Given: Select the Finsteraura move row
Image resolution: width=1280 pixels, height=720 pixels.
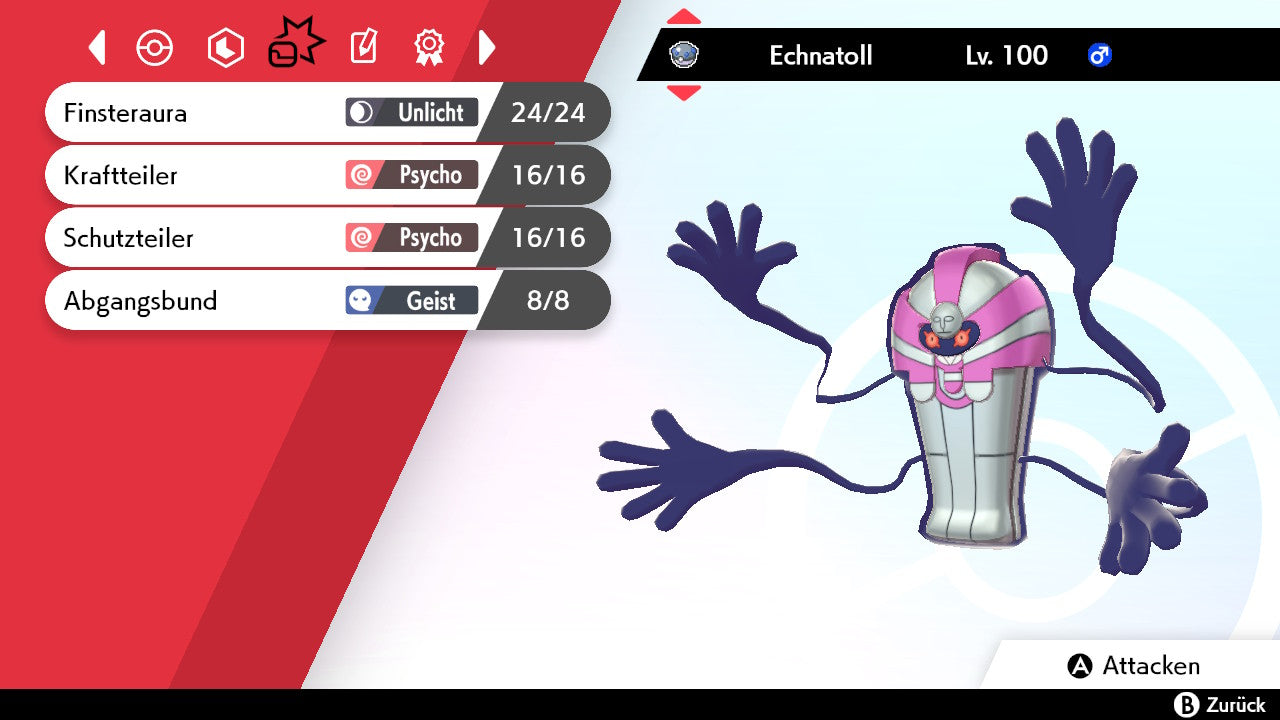Looking at the screenshot, I should tap(300, 112).
